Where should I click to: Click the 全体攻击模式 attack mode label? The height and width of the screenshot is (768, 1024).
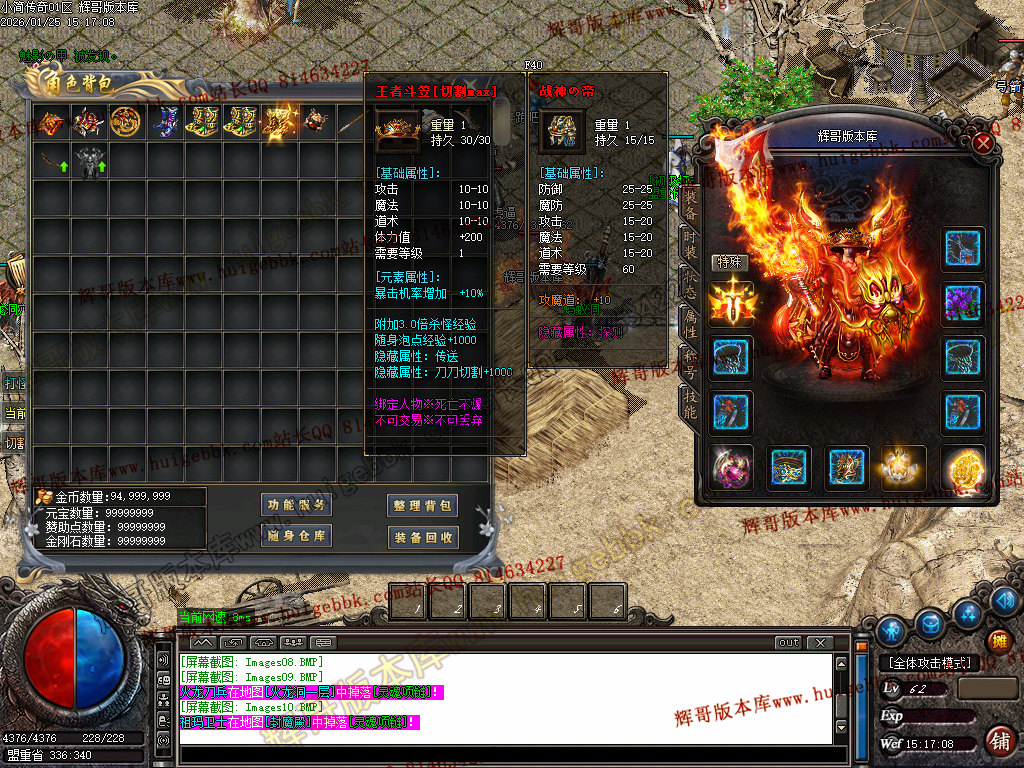(x=927, y=663)
